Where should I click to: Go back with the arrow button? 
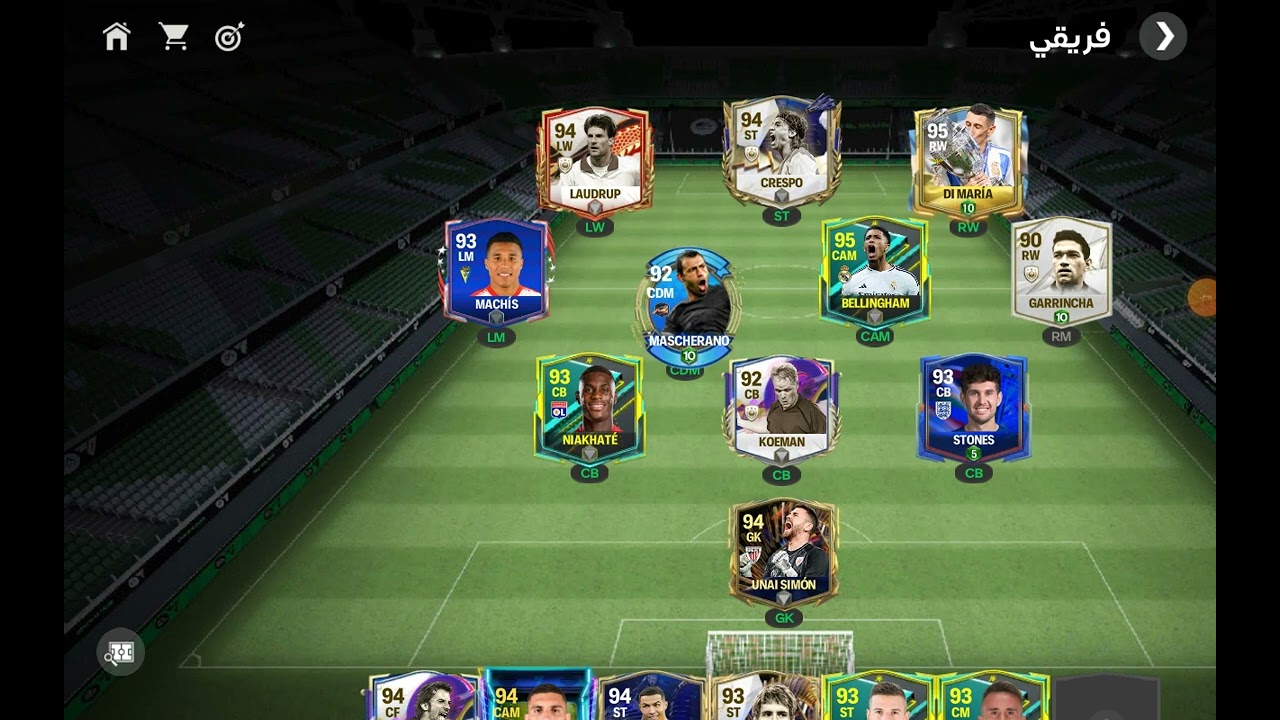click(x=1163, y=37)
